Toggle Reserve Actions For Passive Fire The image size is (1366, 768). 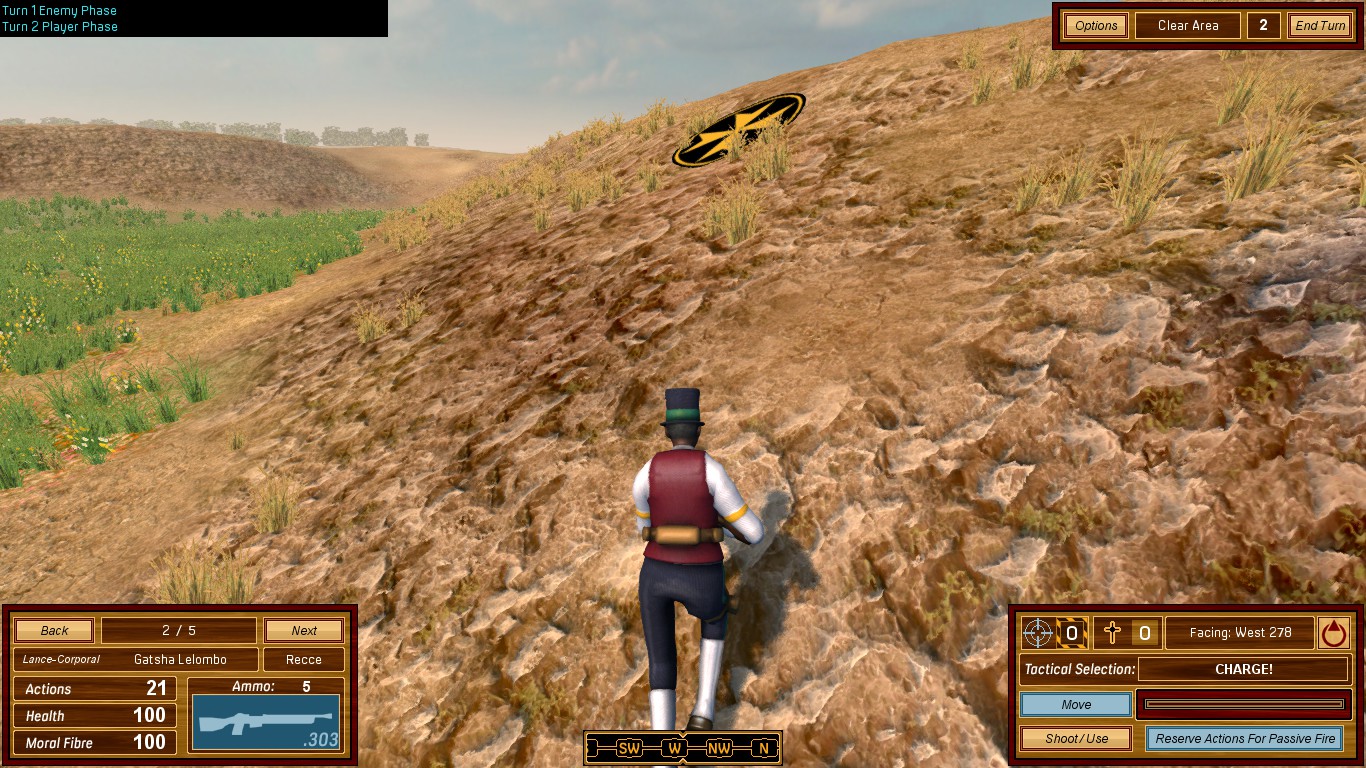tap(1245, 739)
